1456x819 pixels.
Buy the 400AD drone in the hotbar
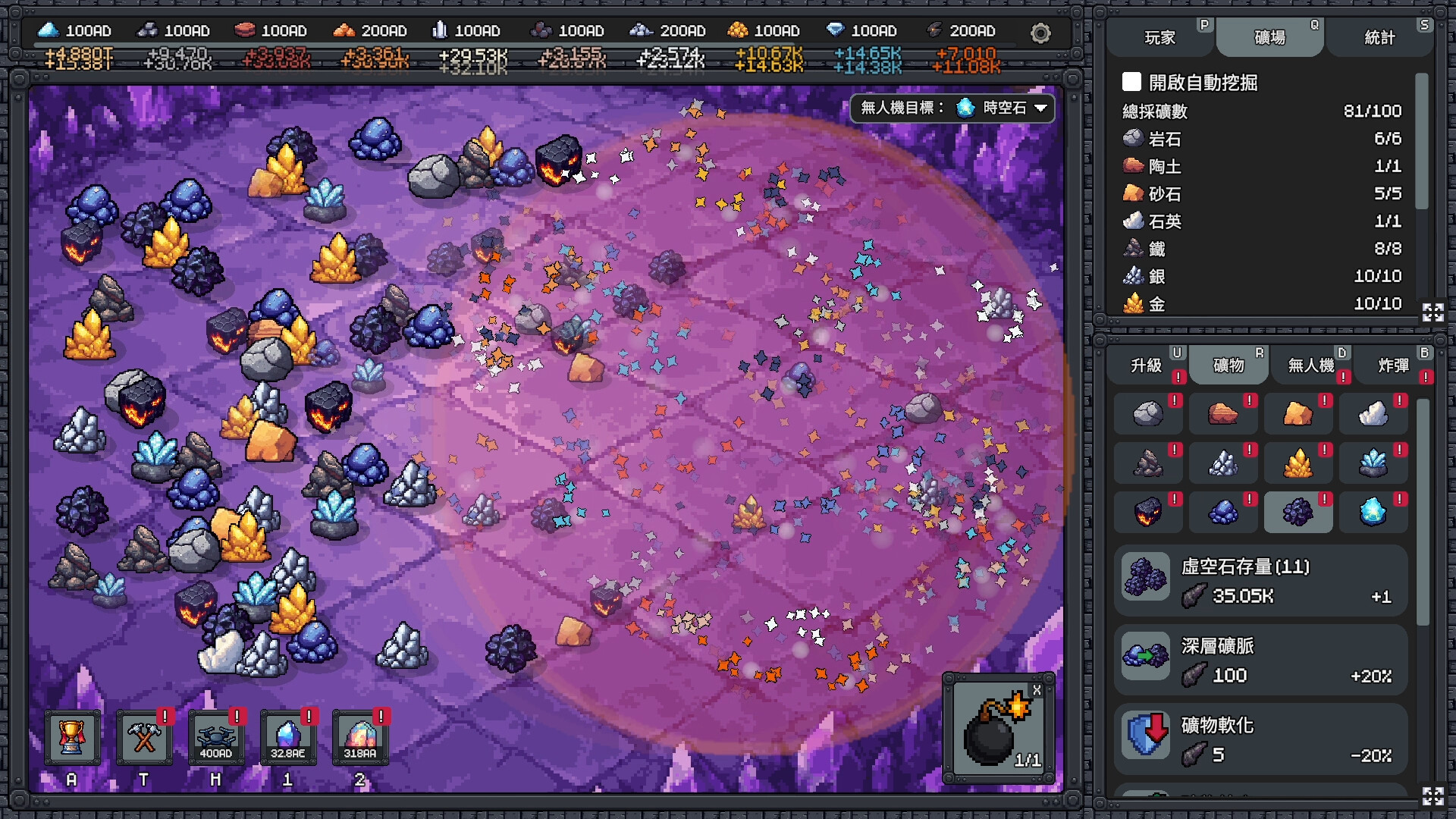coord(216,736)
